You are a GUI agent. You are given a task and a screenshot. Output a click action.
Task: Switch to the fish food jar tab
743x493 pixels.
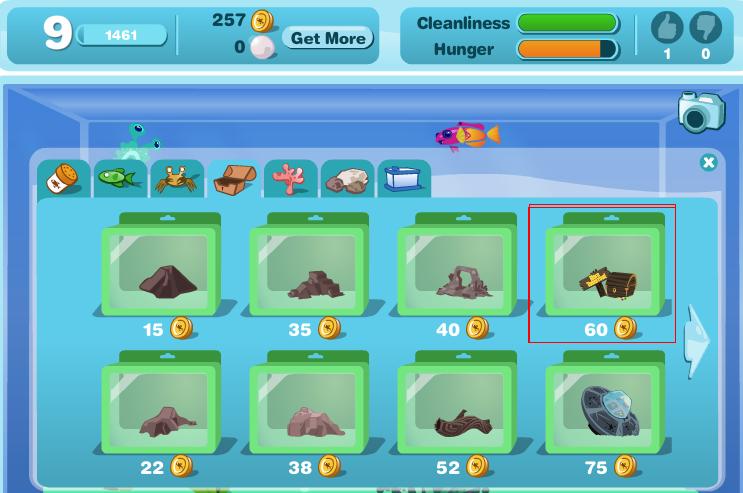point(63,180)
